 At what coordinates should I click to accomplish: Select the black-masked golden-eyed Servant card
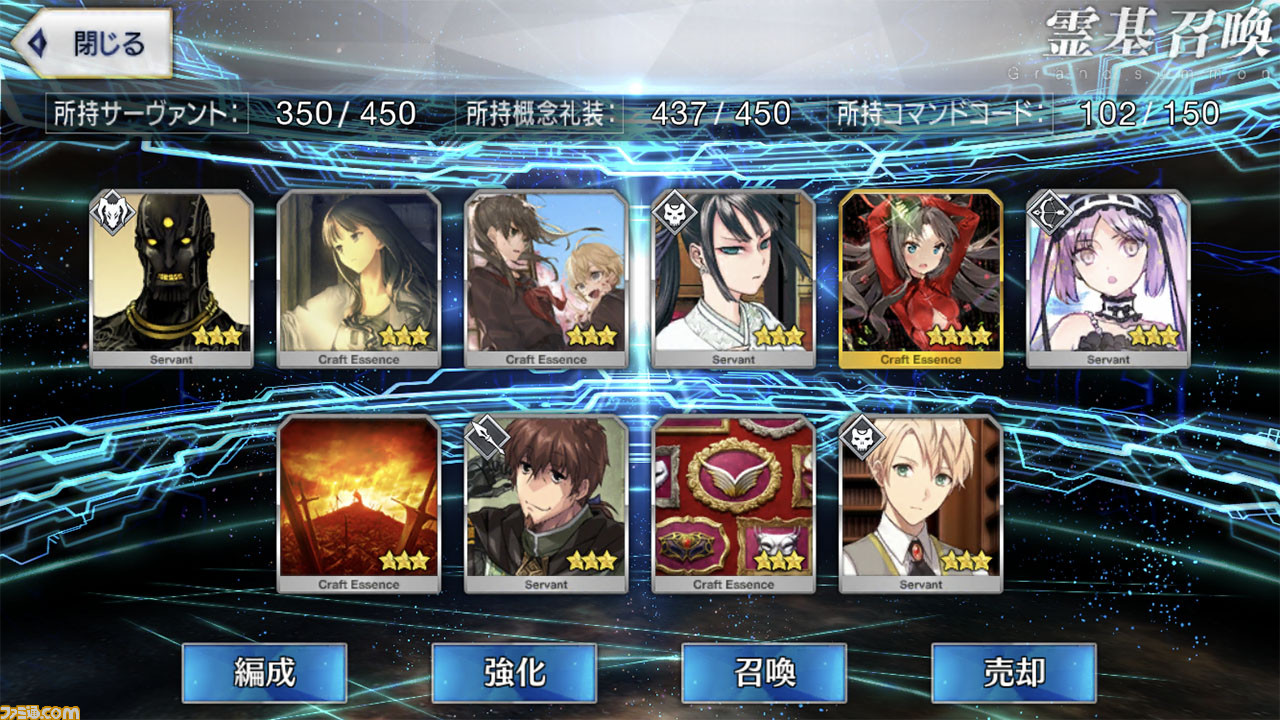172,279
